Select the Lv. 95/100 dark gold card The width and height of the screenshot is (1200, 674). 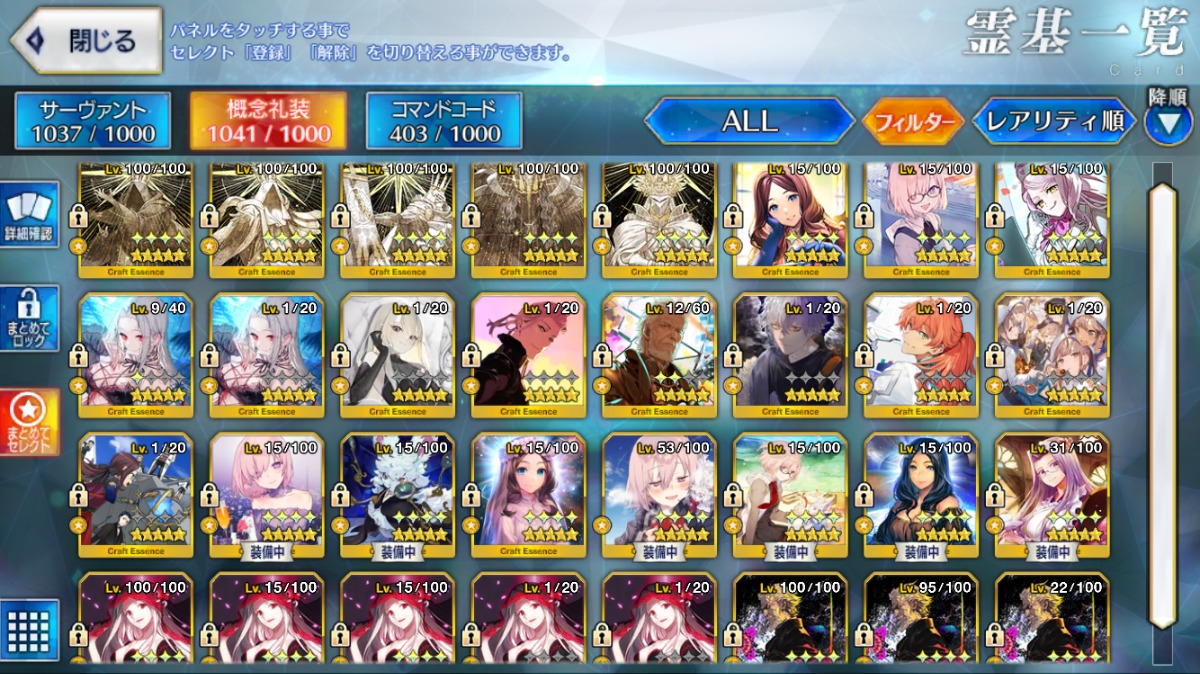point(922,620)
